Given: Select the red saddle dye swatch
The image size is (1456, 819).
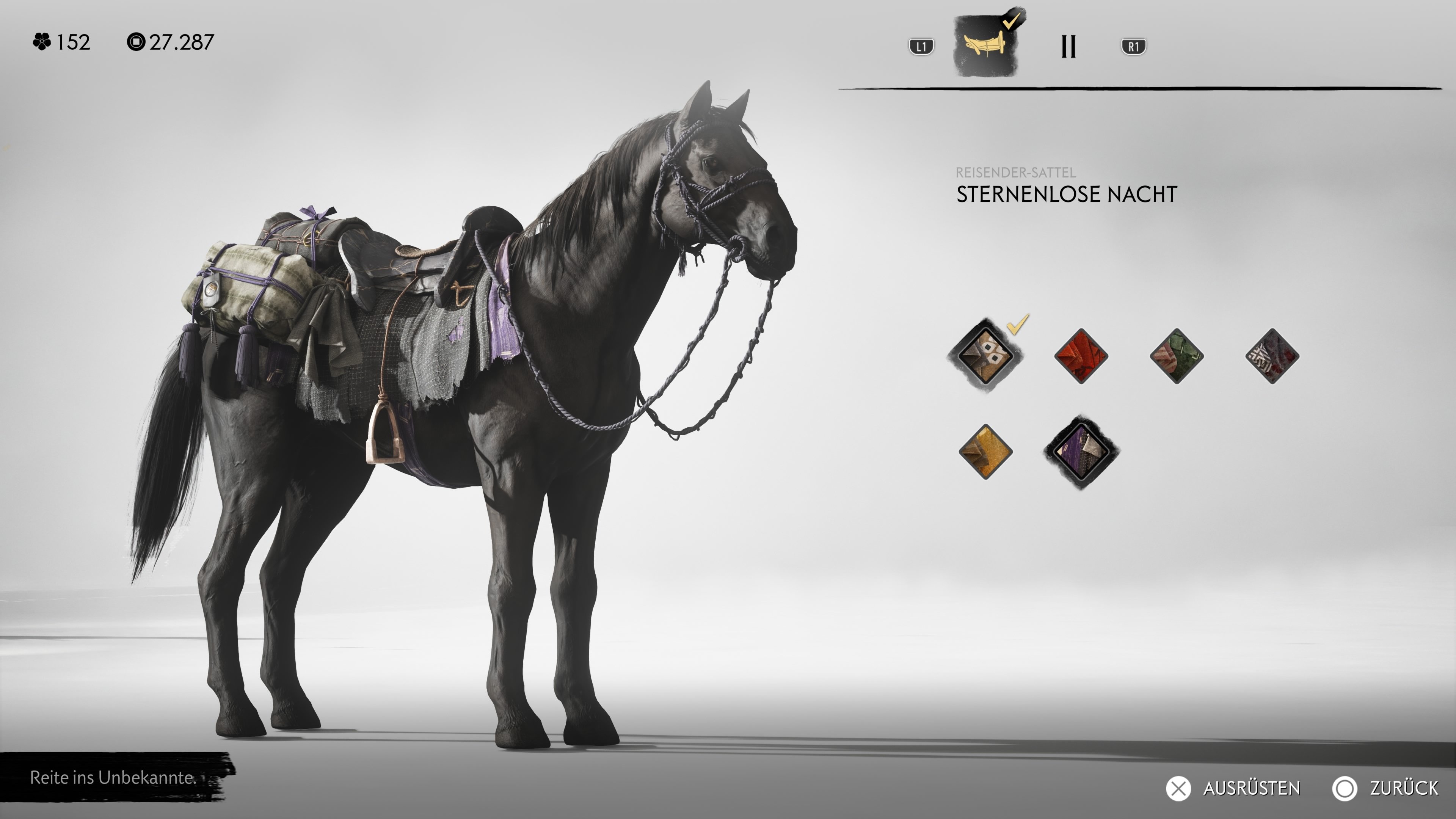Looking at the screenshot, I should pos(1081,356).
